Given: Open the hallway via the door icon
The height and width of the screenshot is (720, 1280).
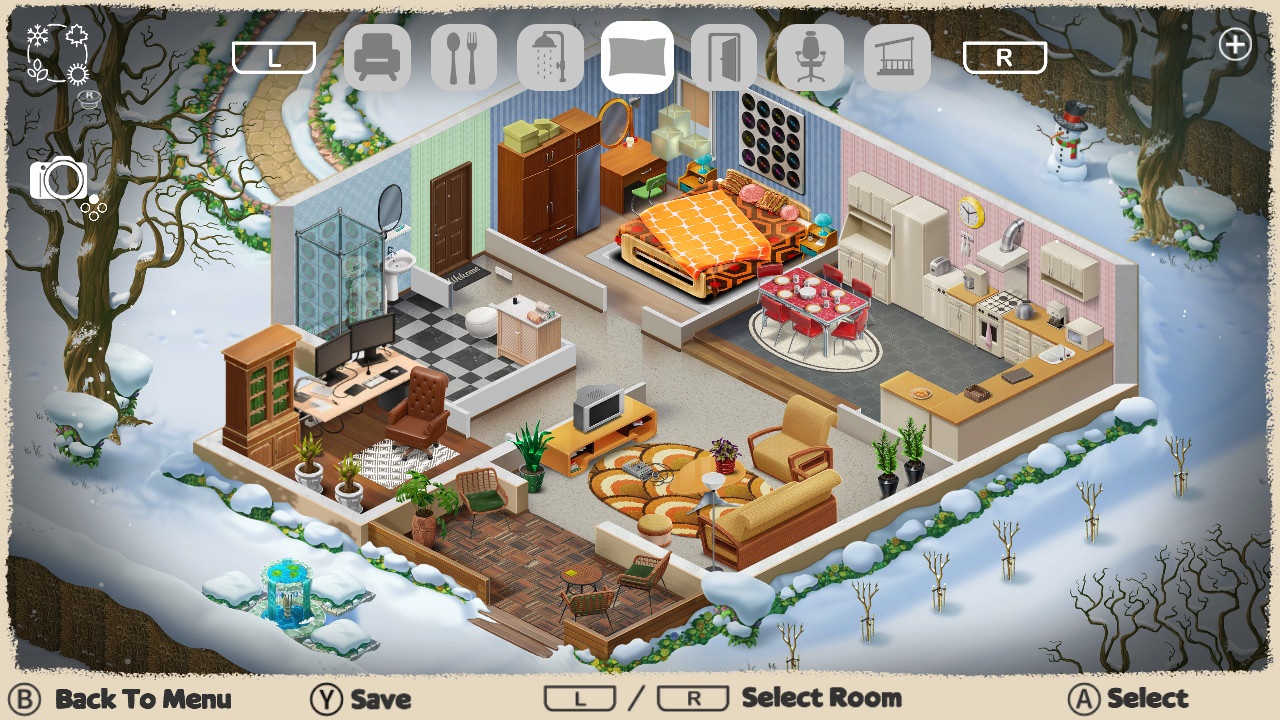Looking at the screenshot, I should pyautogui.click(x=724, y=57).
